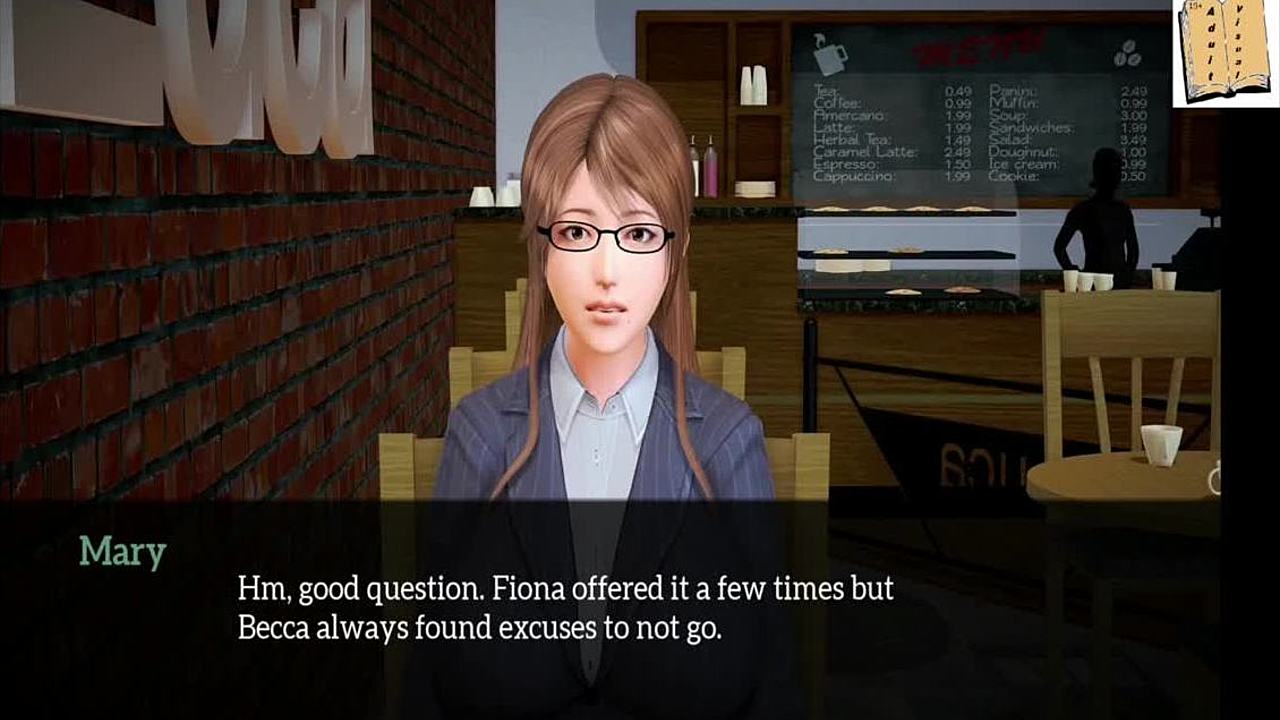Click the open book channel logo
The width and height of the screenshot is (1280, 720).
pos(1226,52)
